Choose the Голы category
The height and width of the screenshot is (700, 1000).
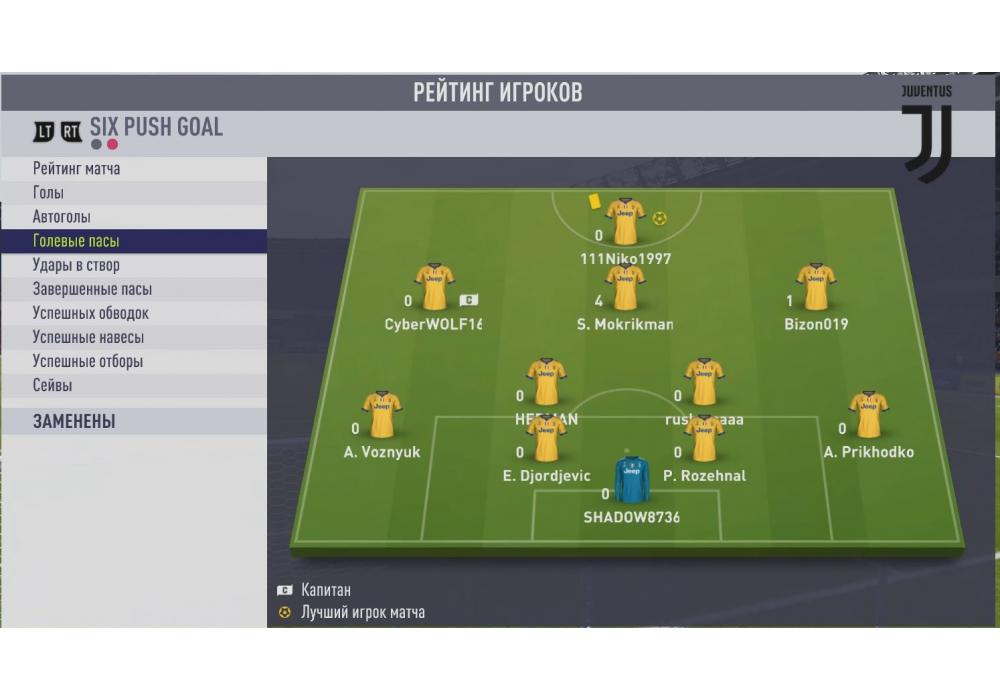point(134,193)
